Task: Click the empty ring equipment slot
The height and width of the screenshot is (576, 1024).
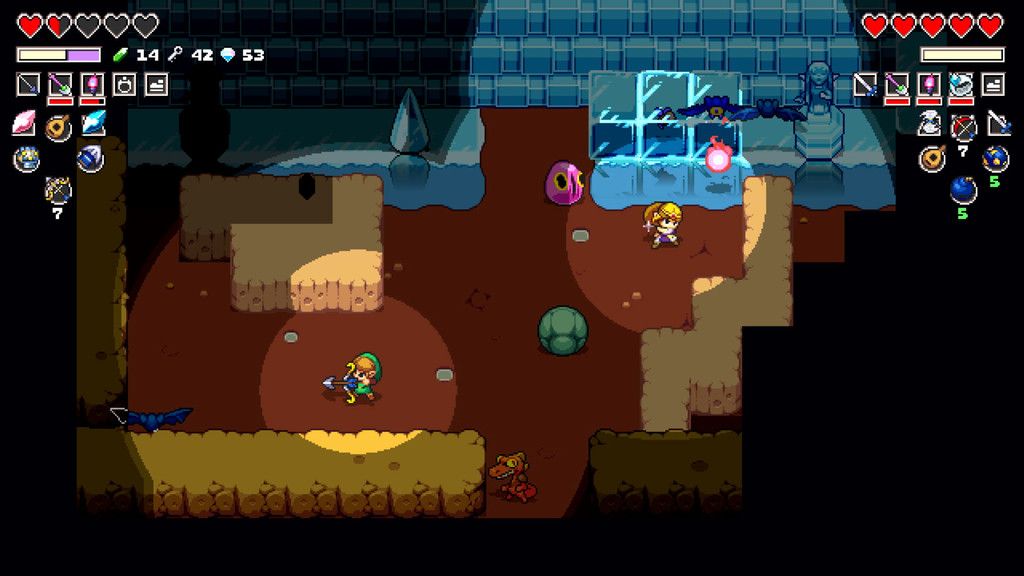Action: click(x=124, y=85)
